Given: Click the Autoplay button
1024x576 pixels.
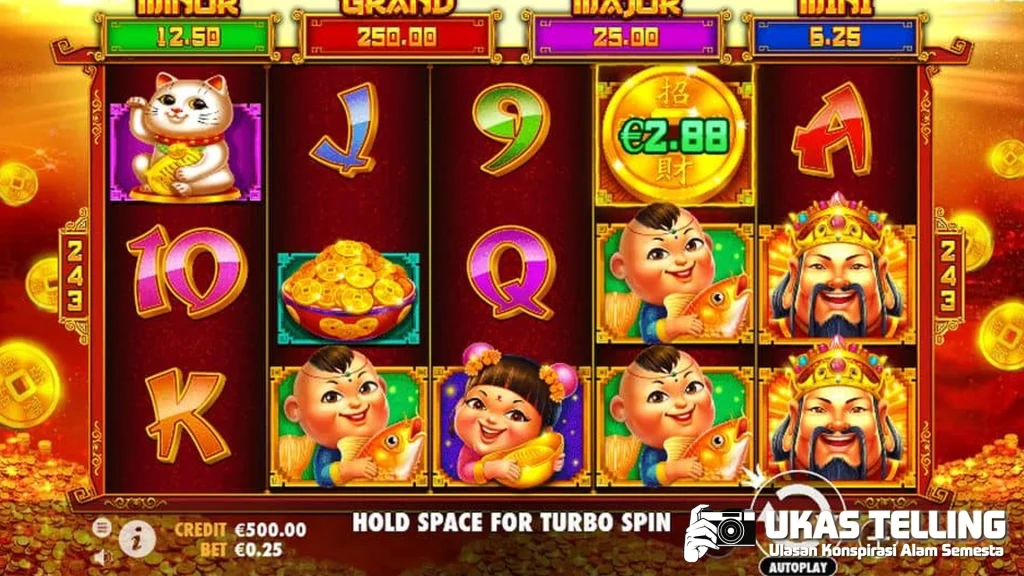Looking at the screenshot, I should tap(800, 565).
